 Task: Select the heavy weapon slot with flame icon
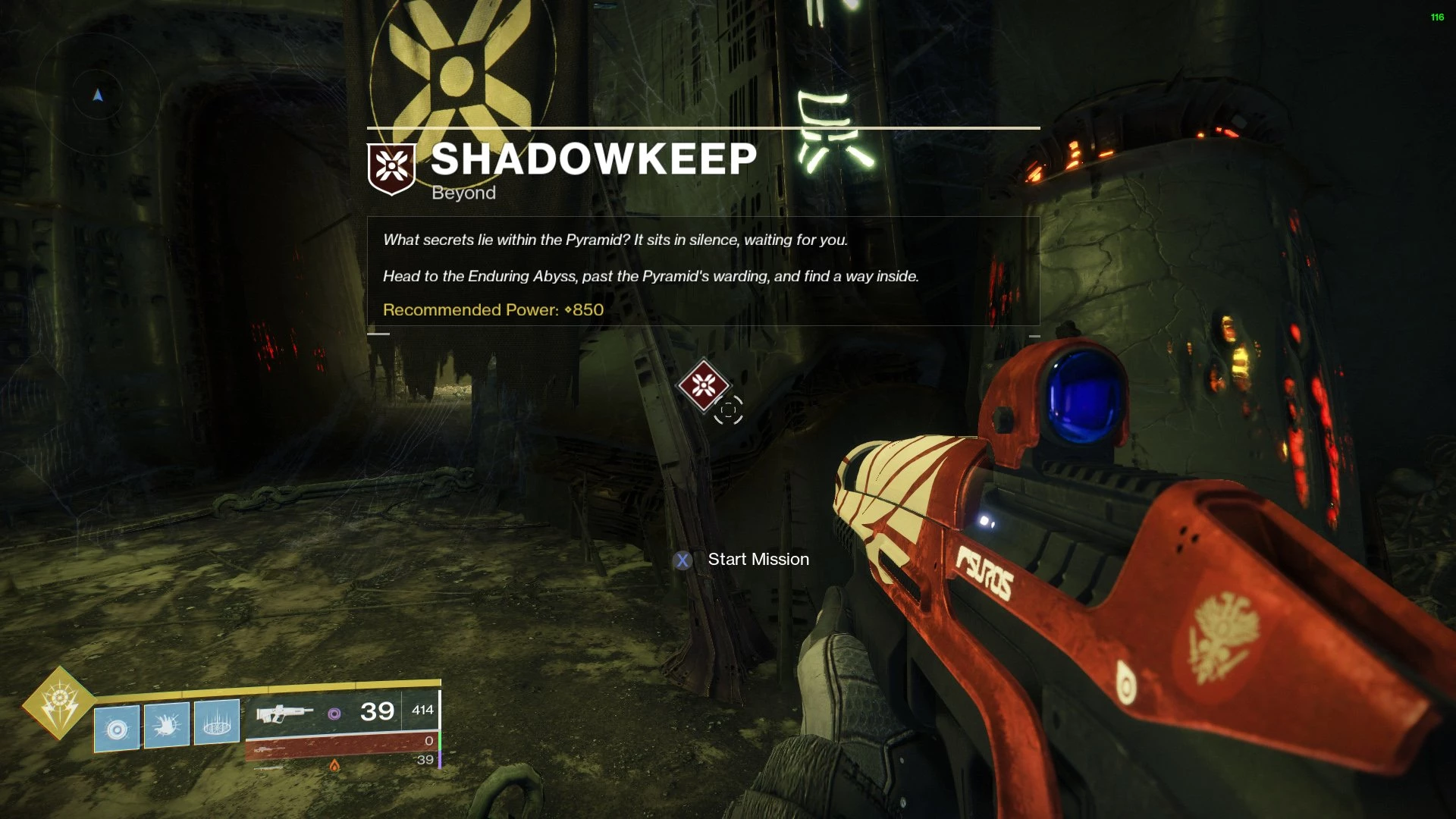click(x=334, y=764)
